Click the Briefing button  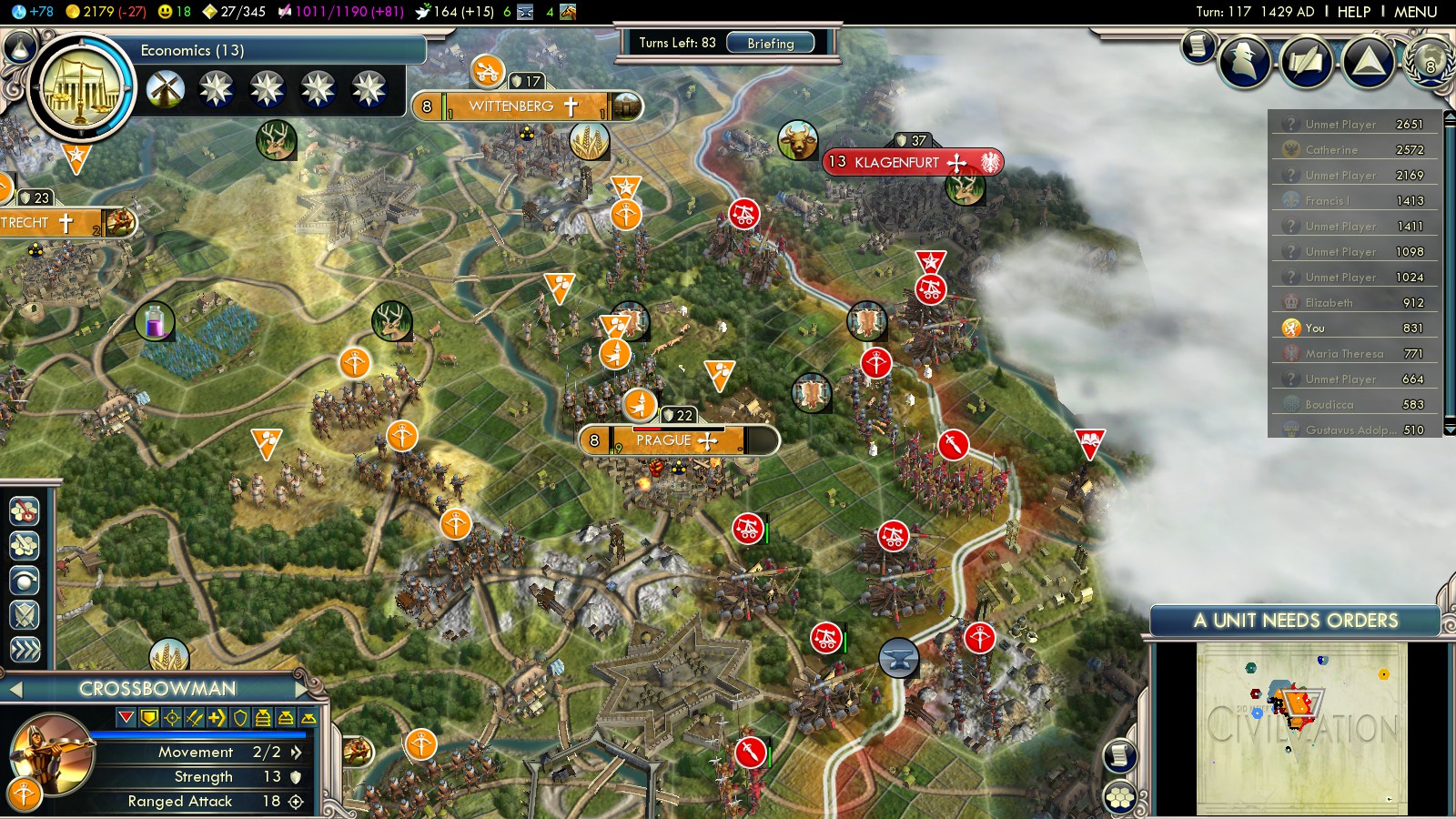[x=770, y=43]
